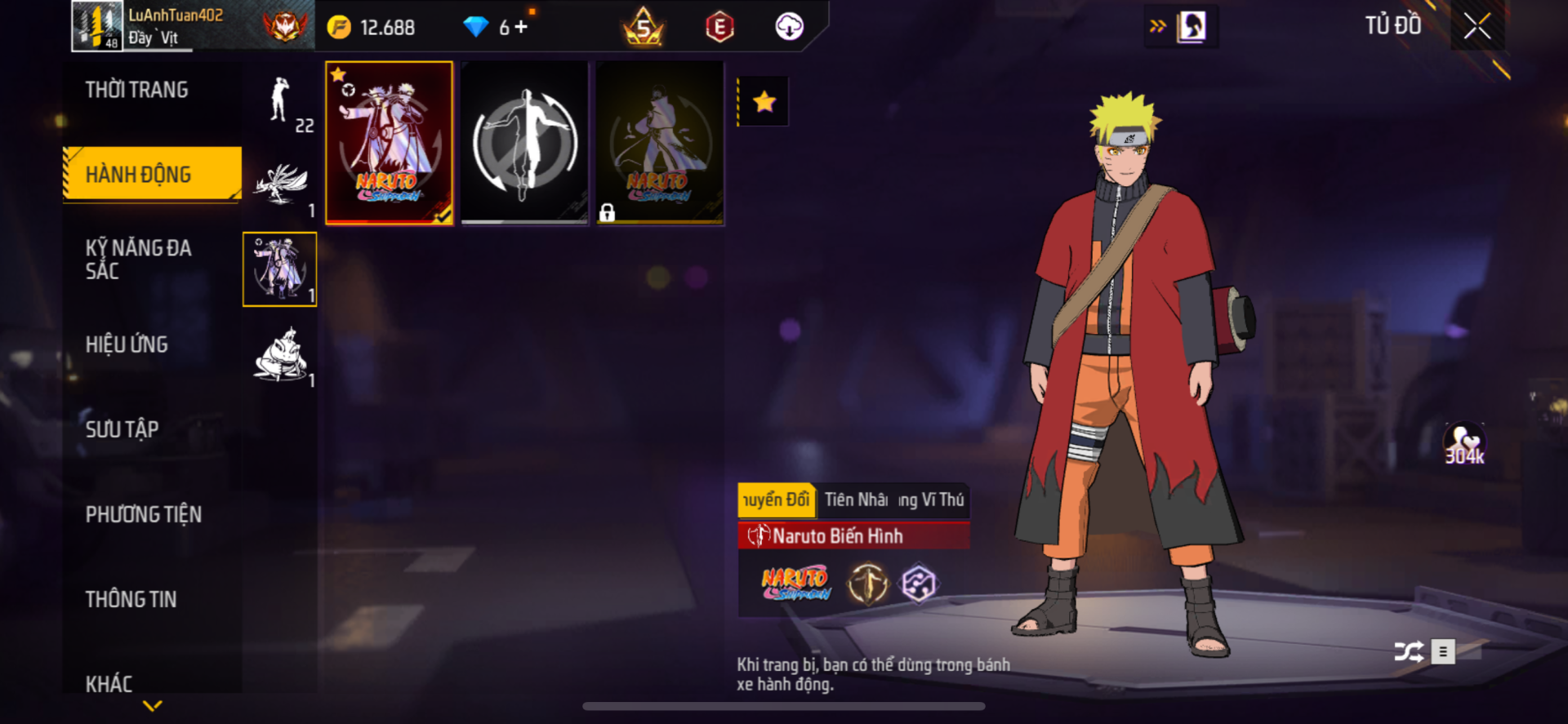The image size is (1568, 724).
Task: Open the Phương Tiện category
Action: 144,514
